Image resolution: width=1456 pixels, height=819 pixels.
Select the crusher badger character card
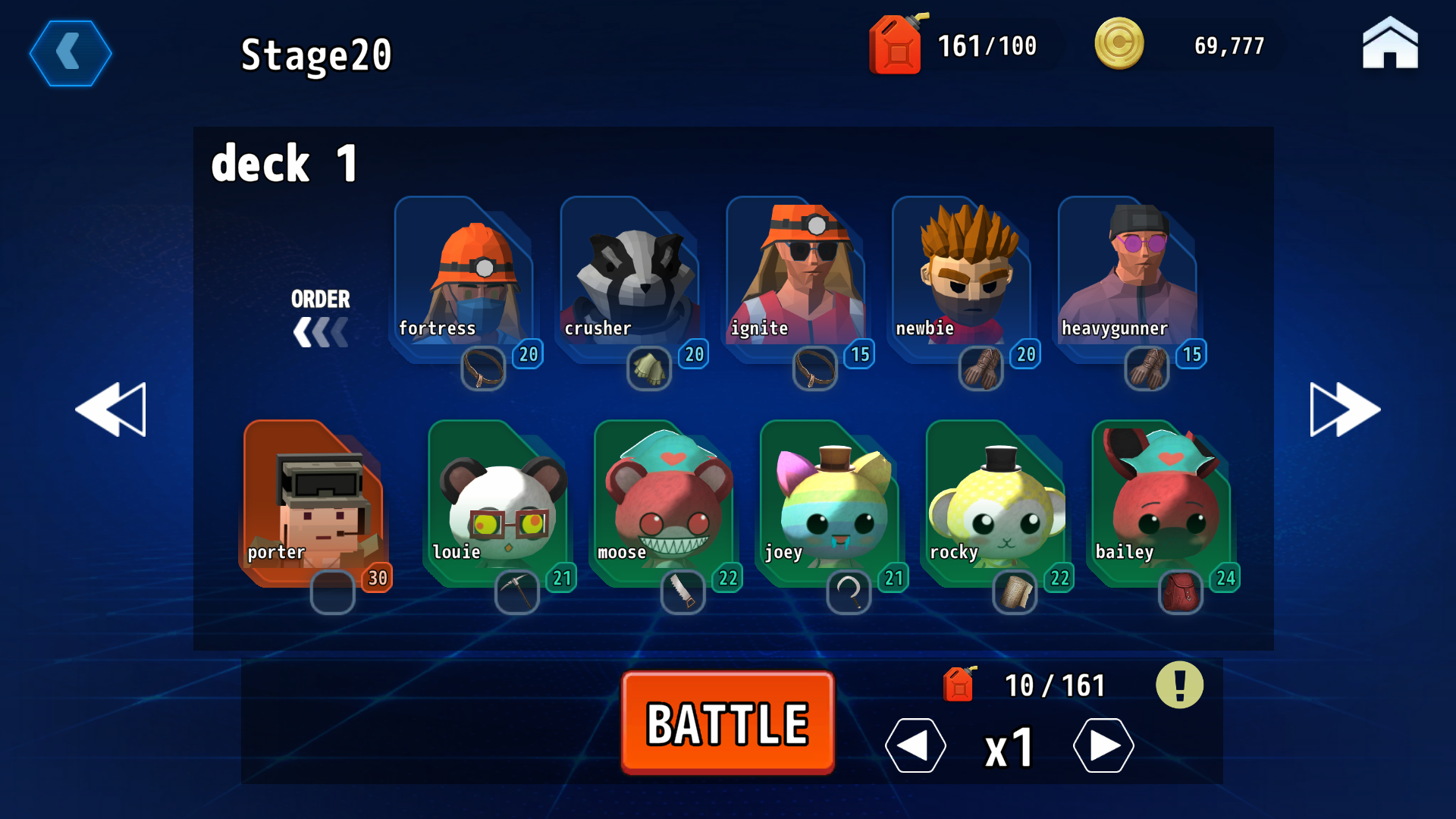[629, 273]
